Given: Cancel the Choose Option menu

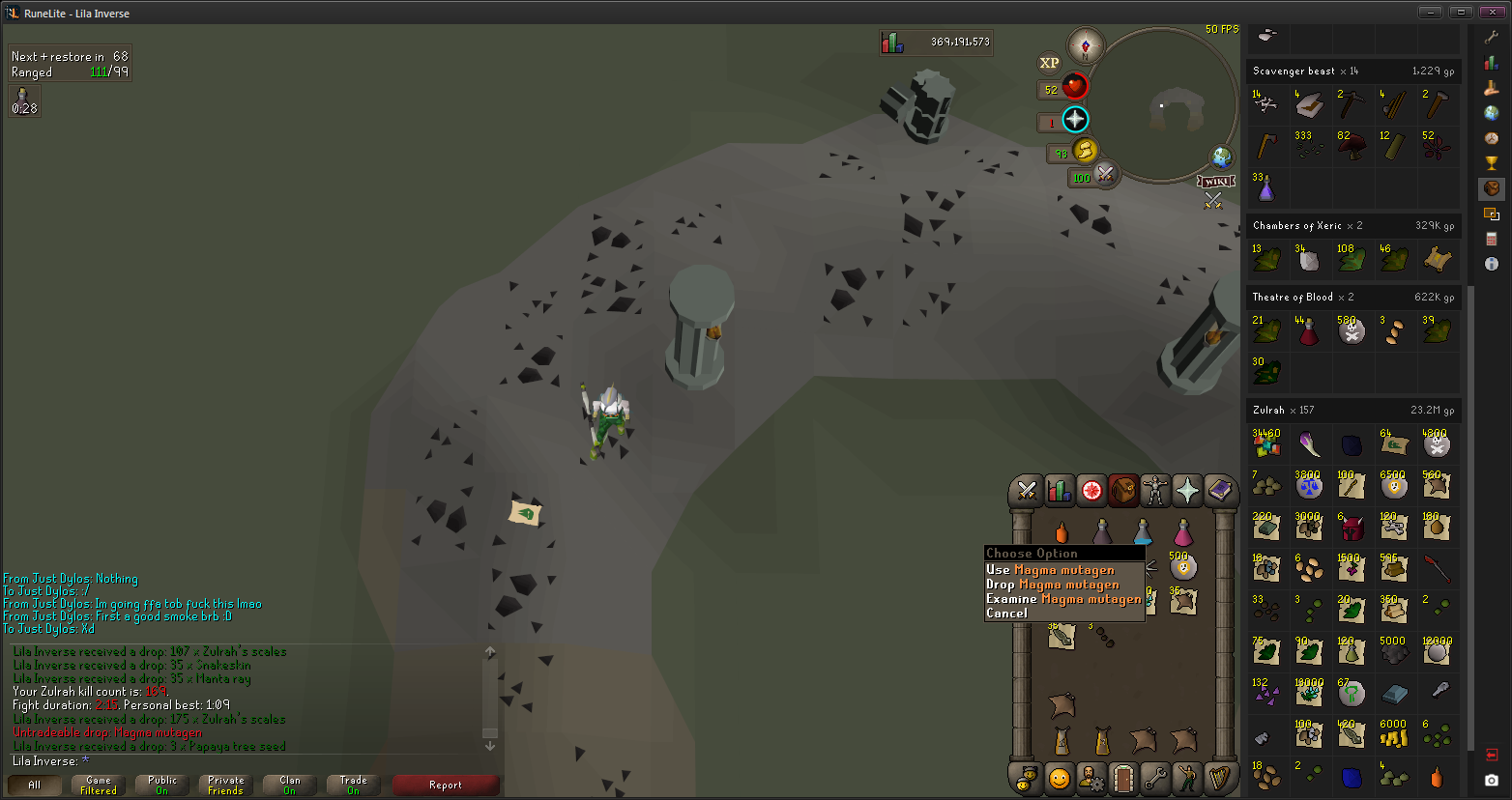Looking at the screenshot, I should [x=1006, y=614].
